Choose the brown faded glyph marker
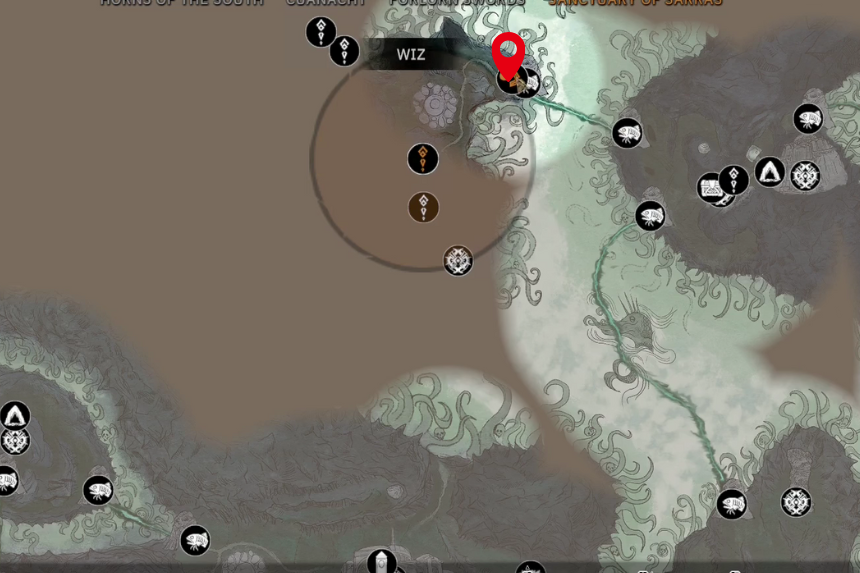The height and width of the screenshot is (573, 860). (424, 208)
